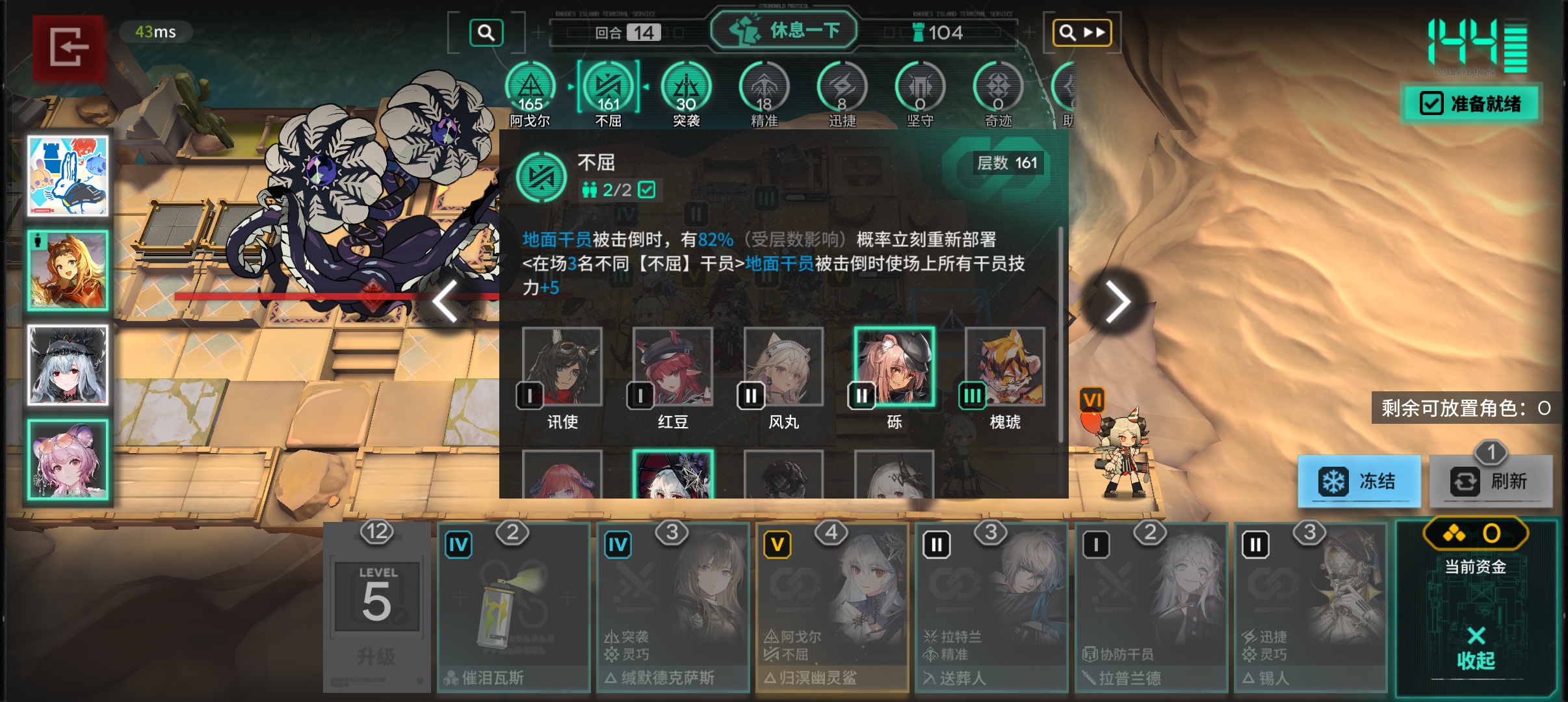Click the red exit button
1568x702 pixels.
point(69,47)
